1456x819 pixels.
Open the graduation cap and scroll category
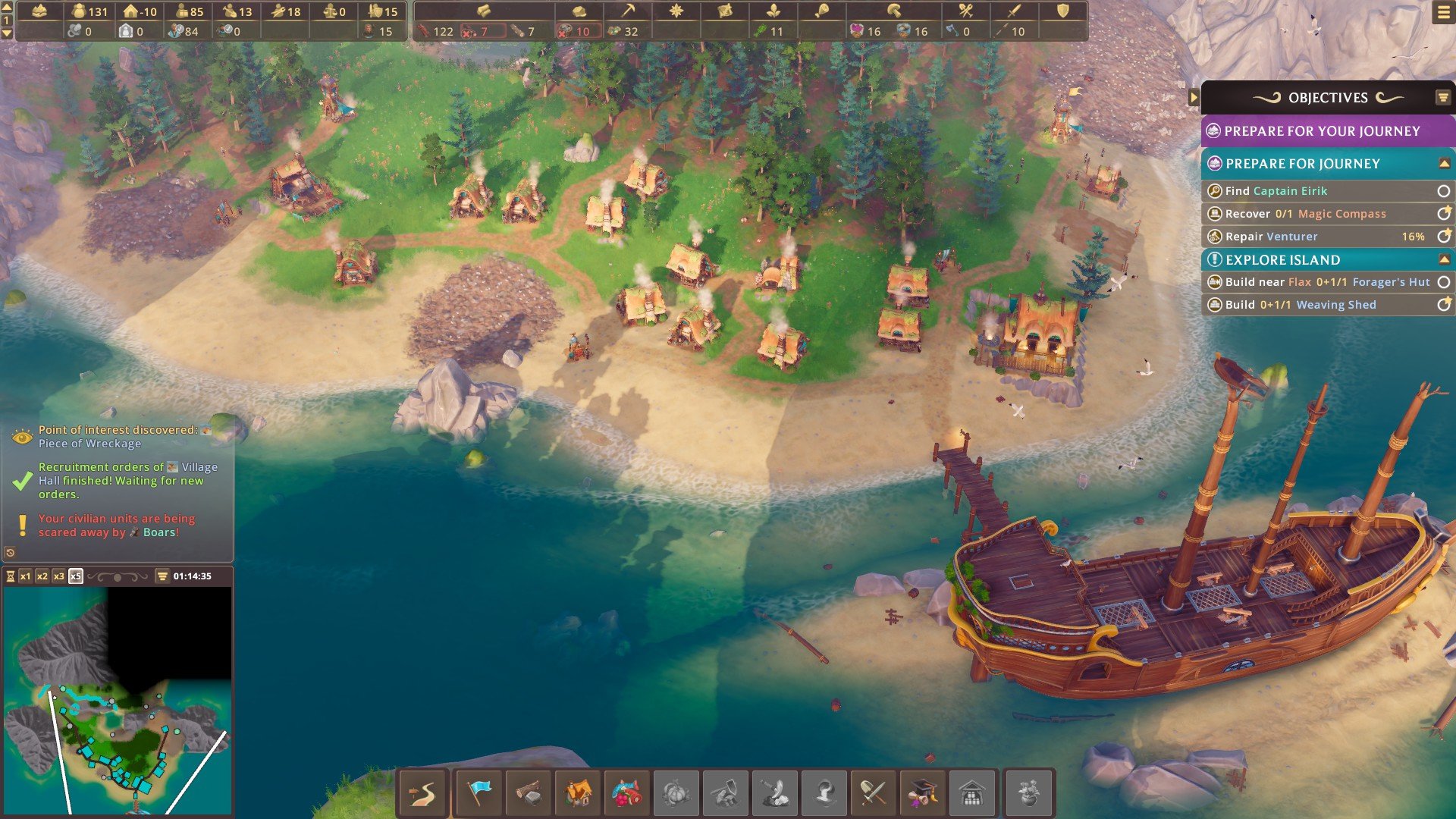tap(922, 793)
